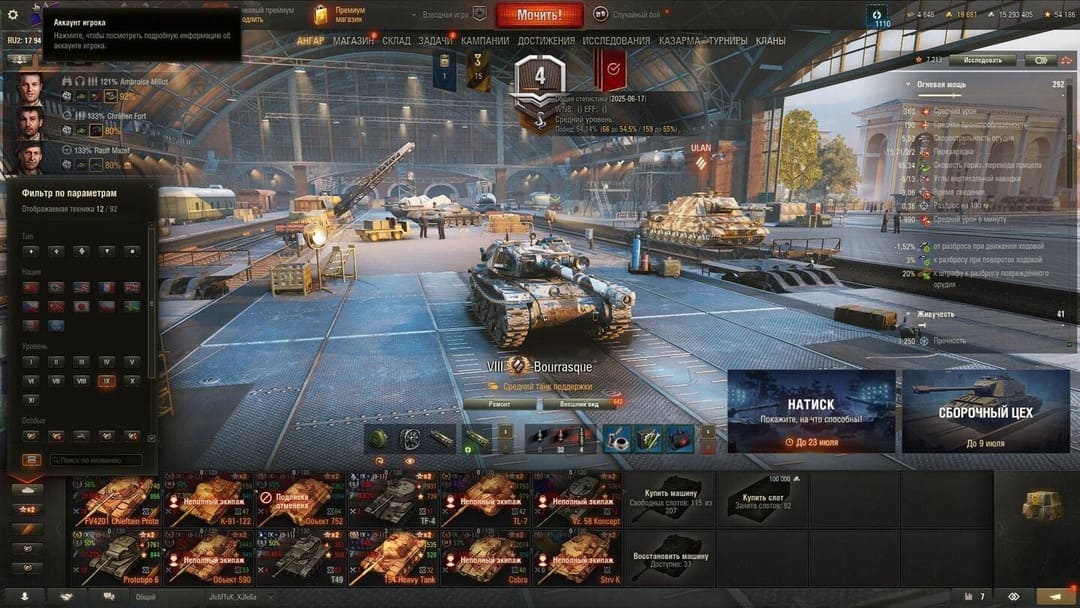This screenshot has height=608, width=1080.
Task: Click the Купить машину slot
Action: point(670,499)
